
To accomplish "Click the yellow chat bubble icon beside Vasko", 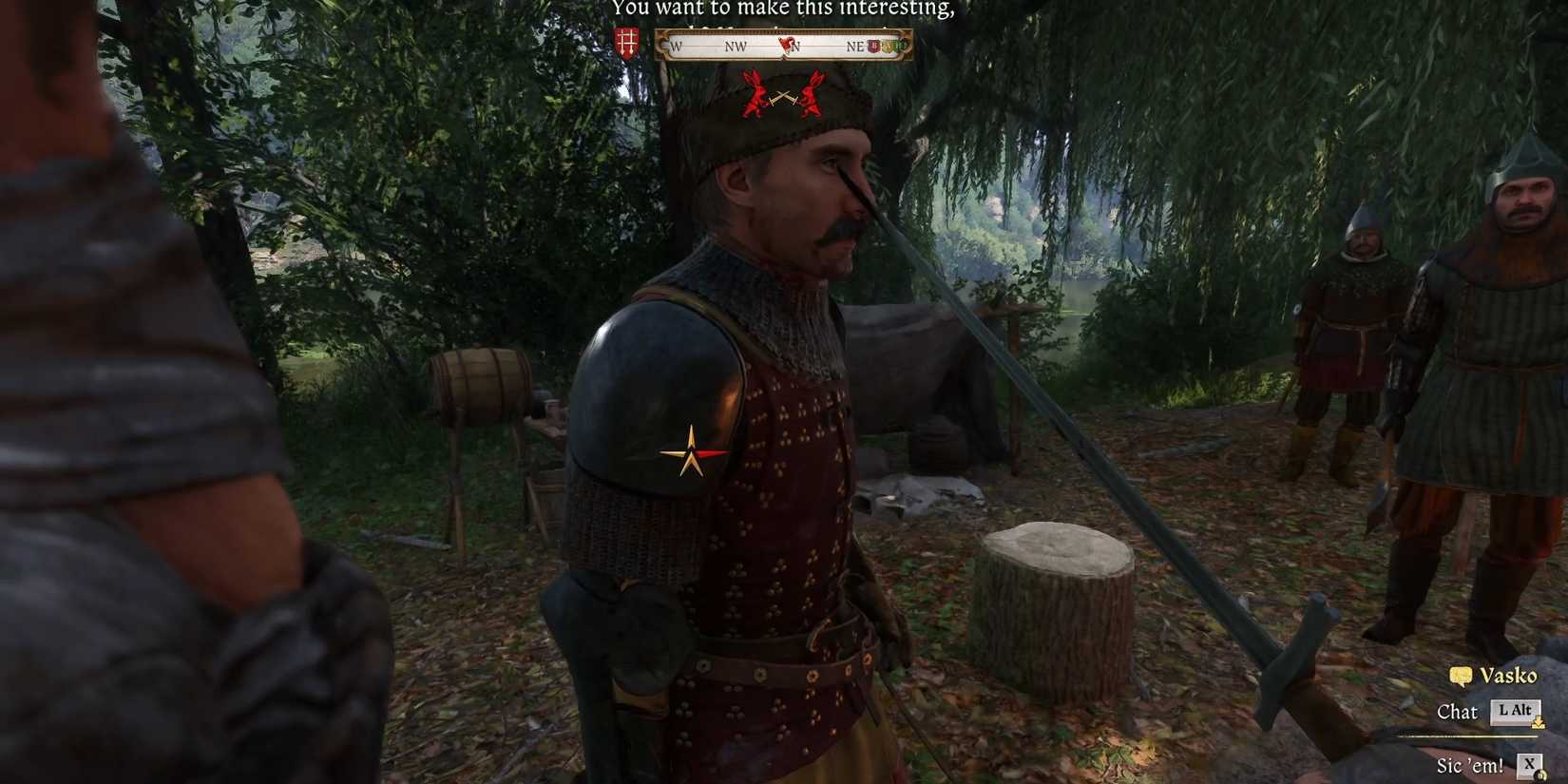I will click(x=1461, y=677).
